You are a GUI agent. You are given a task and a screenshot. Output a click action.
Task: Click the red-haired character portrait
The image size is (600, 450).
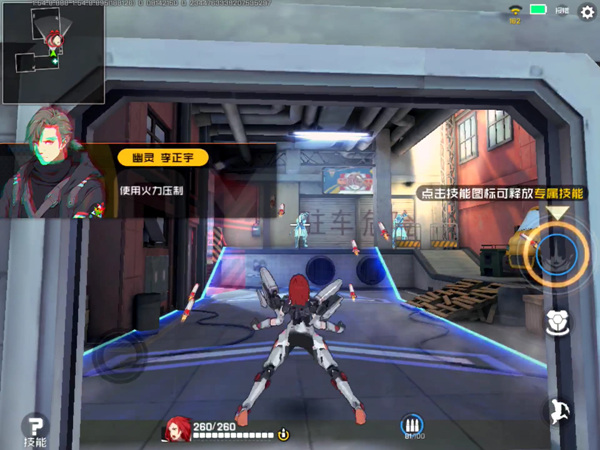(177, 429)
